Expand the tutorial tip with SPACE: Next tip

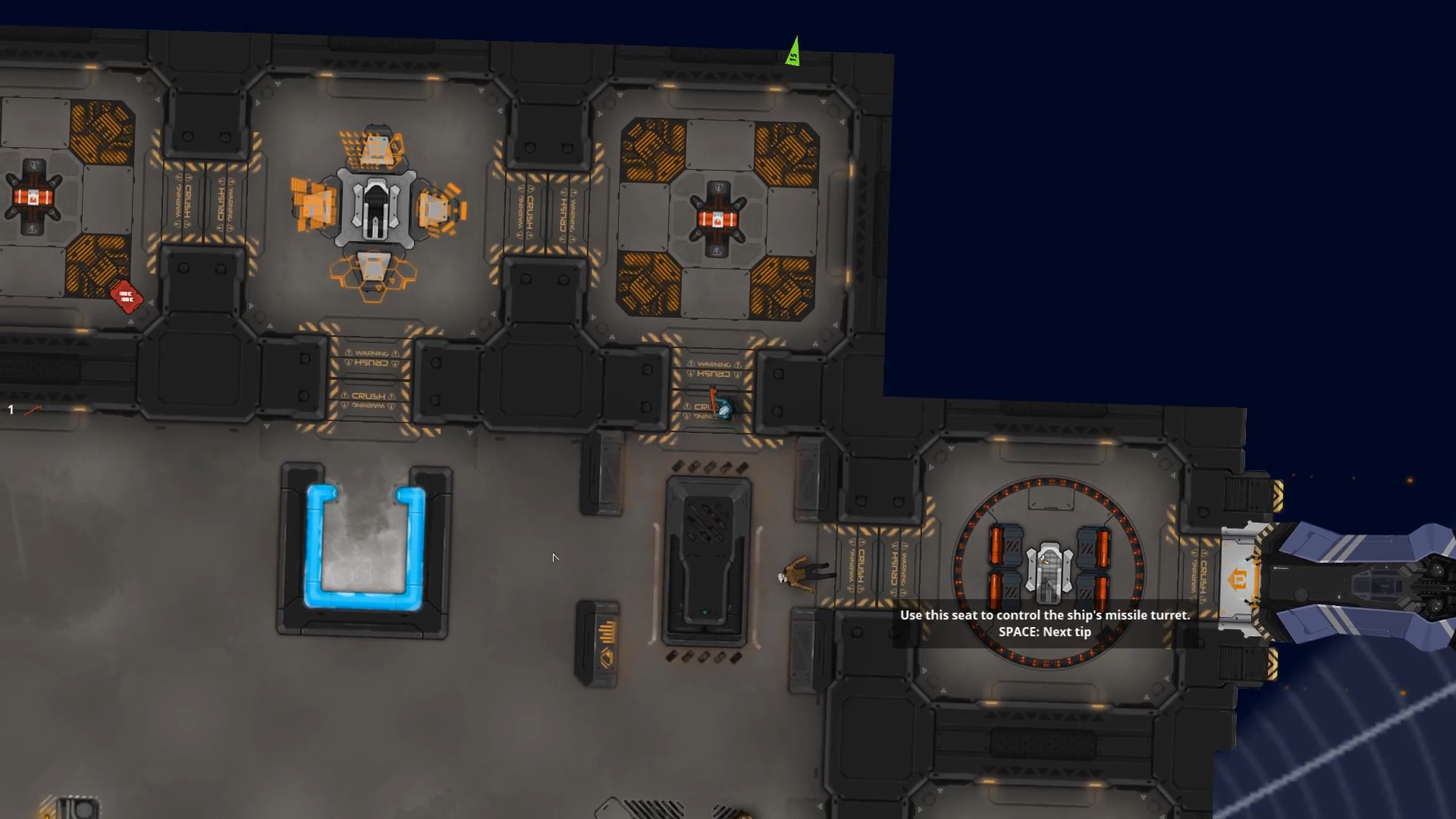click(1045, 632)
